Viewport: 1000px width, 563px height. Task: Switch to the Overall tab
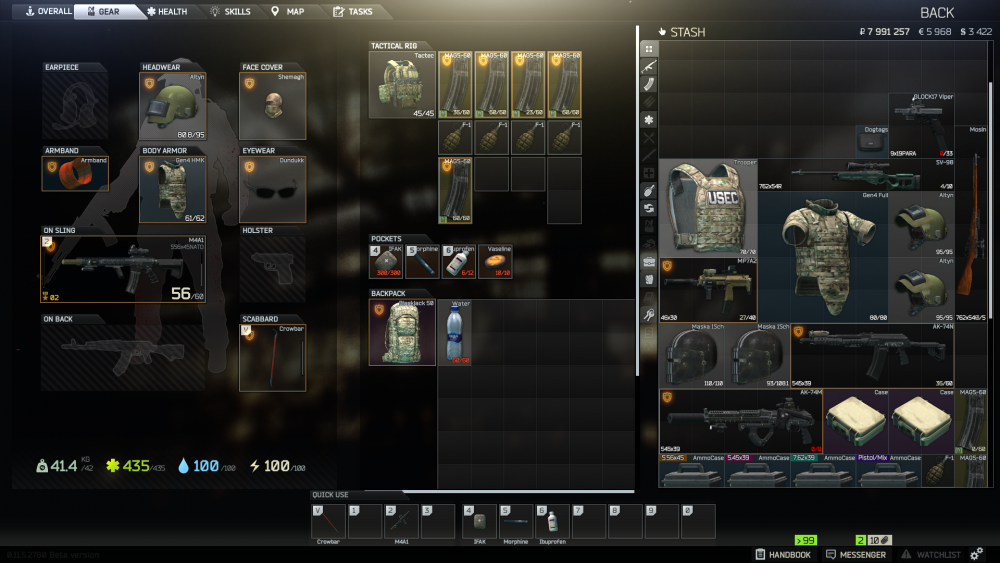(48, 11)
